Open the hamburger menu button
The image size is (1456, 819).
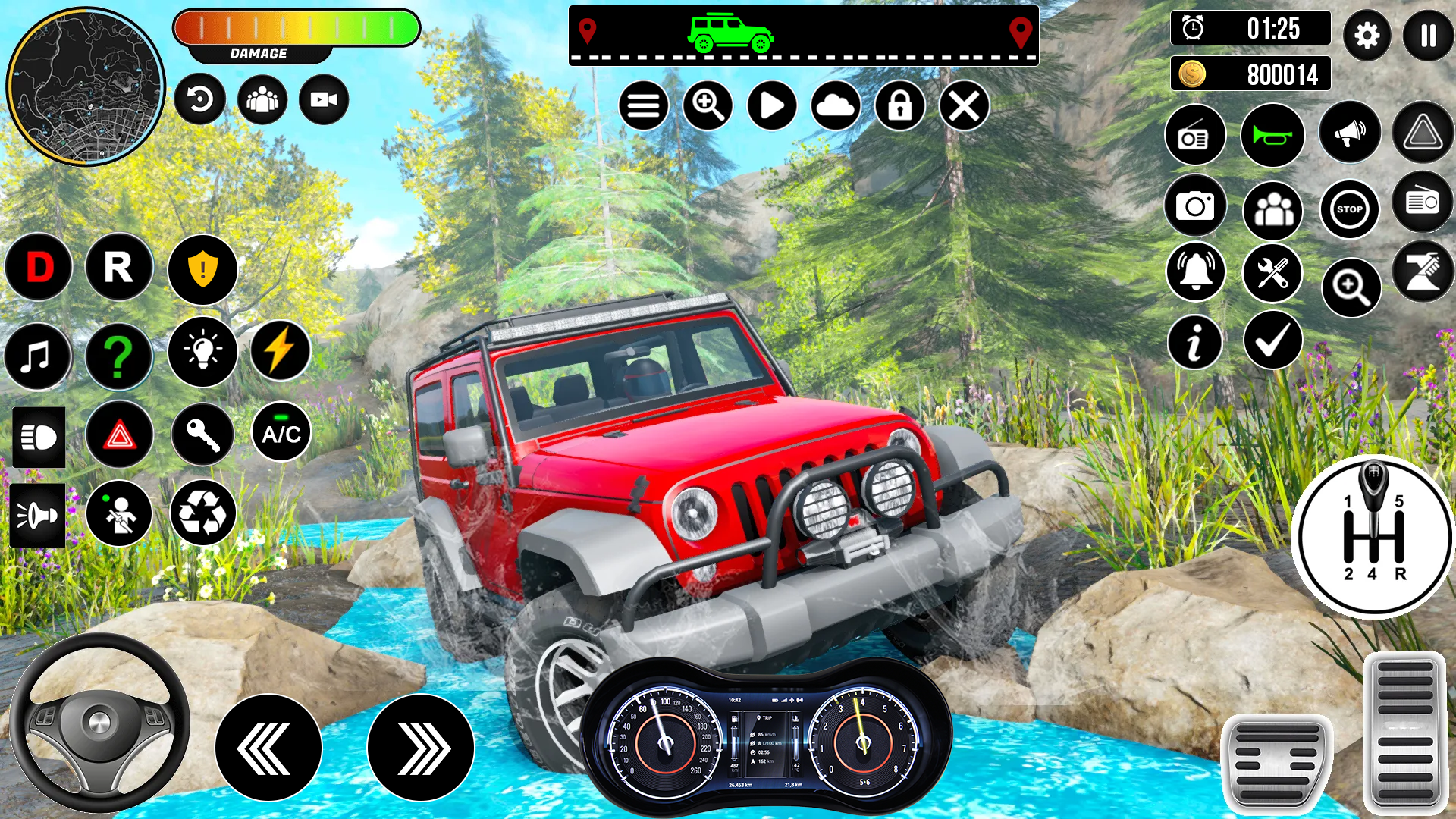pos(643,105)
